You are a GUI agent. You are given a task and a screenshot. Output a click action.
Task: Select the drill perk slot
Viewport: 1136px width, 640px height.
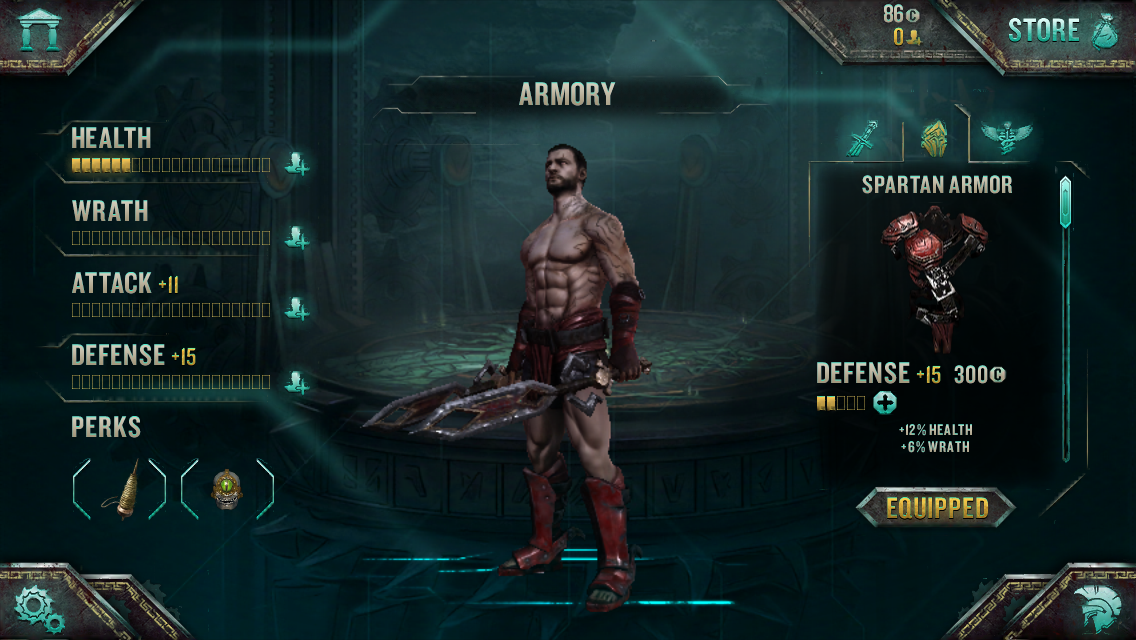(x=120, y=489)
